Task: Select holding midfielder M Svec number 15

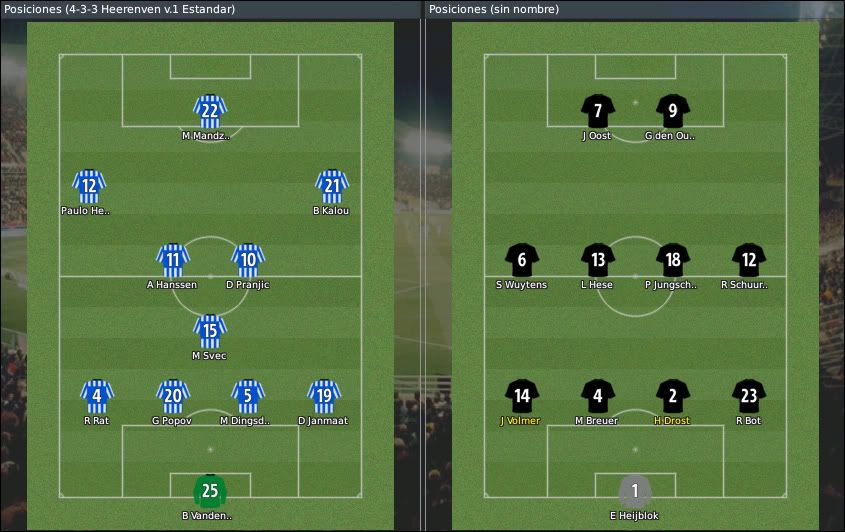Action: (210, 331)
